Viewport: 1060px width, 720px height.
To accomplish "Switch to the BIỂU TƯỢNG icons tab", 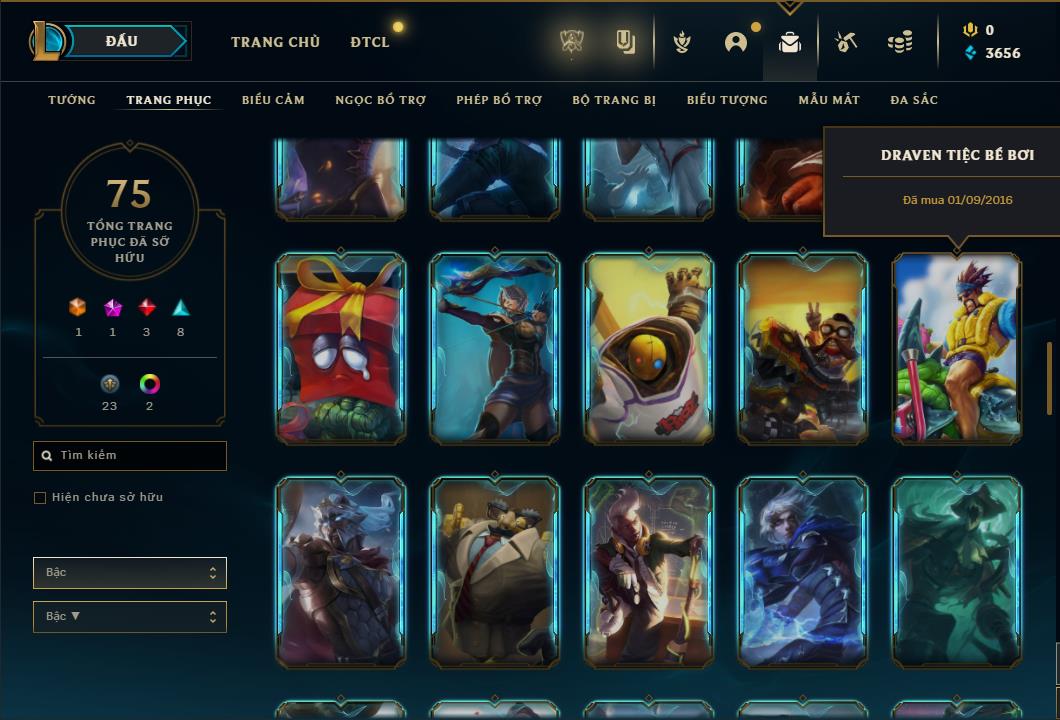I will point(727,100).
